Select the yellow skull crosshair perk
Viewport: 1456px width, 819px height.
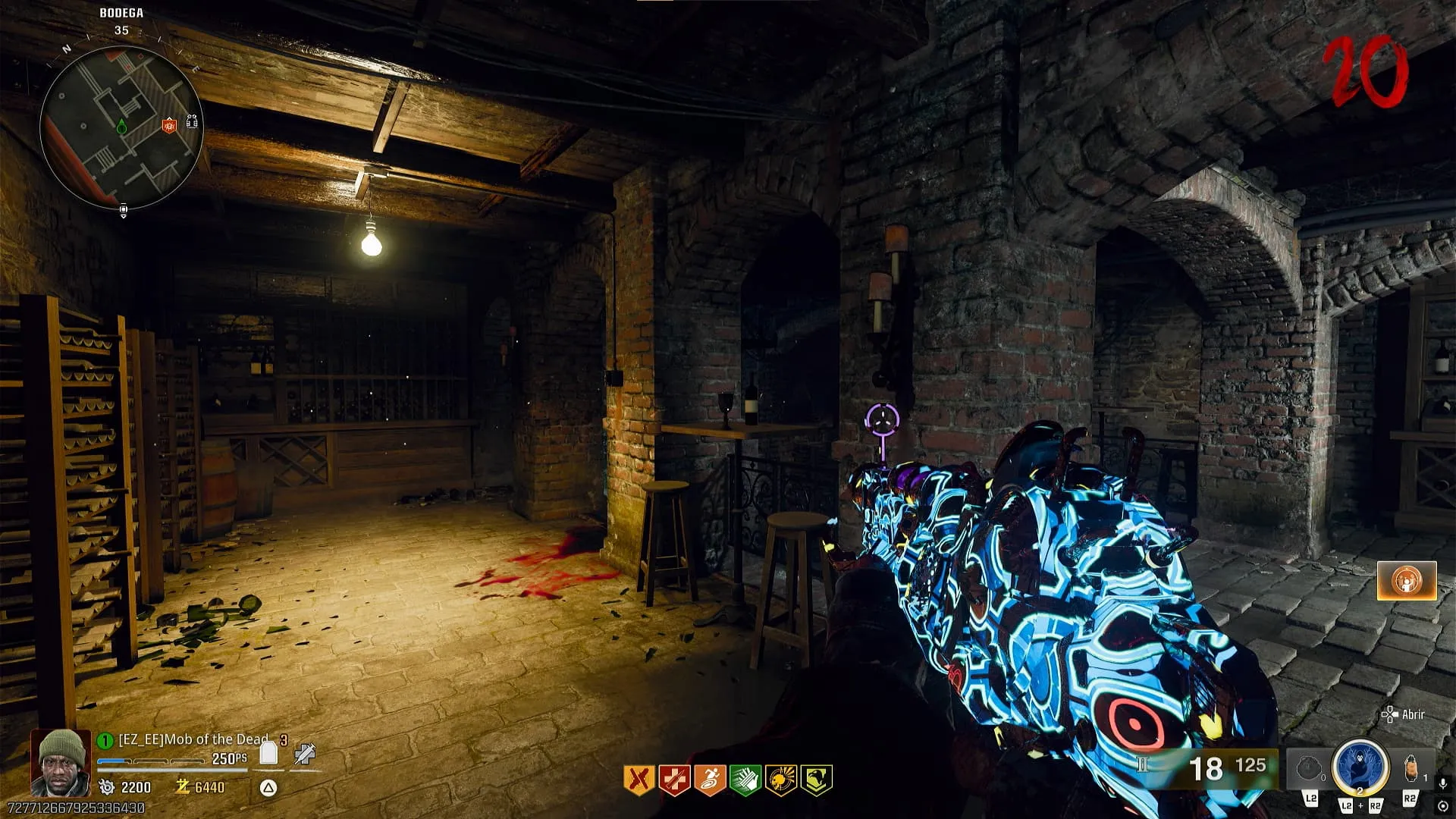781,780
